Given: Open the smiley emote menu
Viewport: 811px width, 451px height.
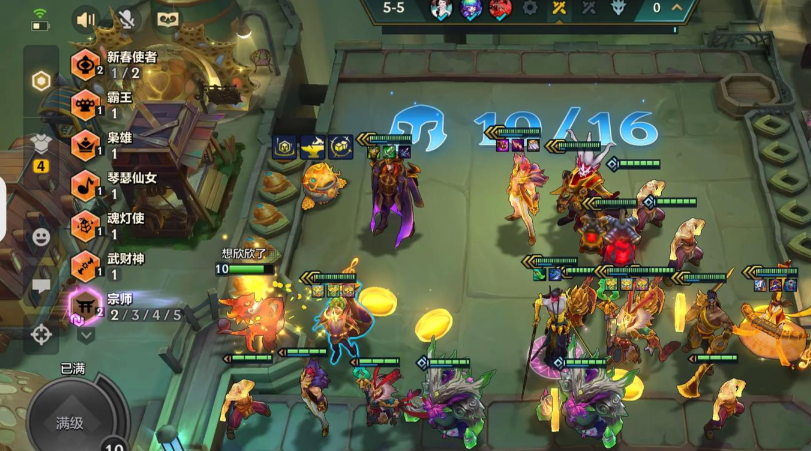Looking at the screenshot, I should (41, 237).
